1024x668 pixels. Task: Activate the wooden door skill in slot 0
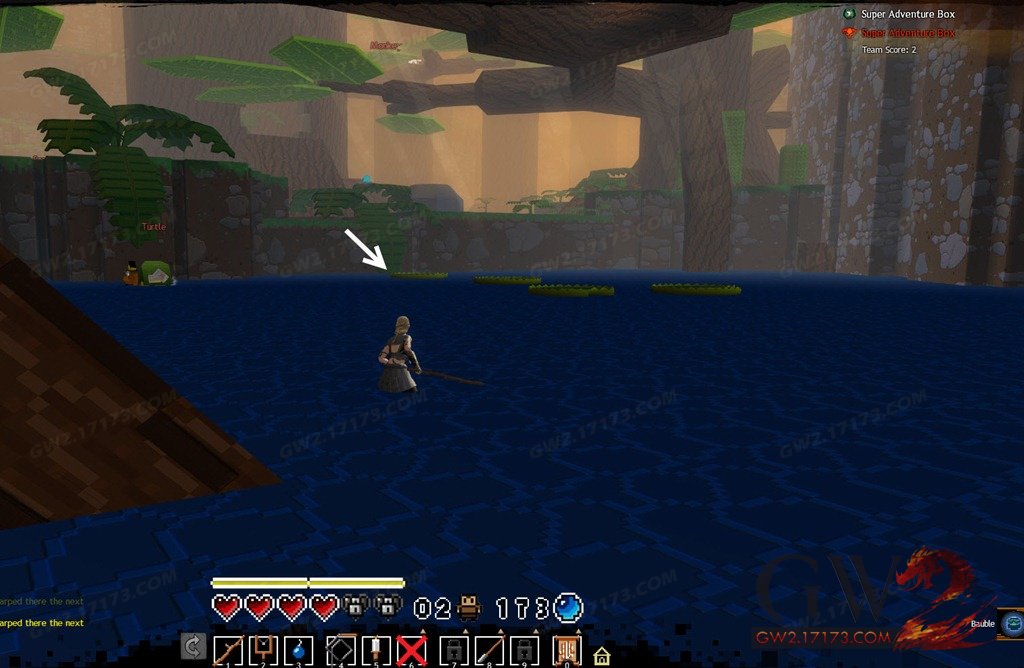(x=567, y=651)
